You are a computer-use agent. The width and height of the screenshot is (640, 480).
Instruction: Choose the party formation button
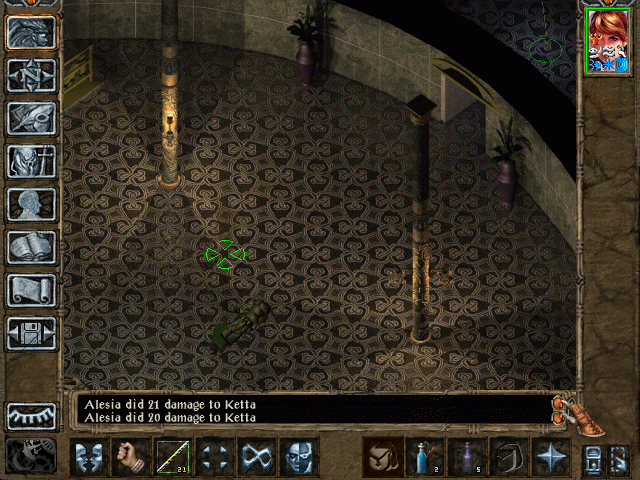click(215, 458)
